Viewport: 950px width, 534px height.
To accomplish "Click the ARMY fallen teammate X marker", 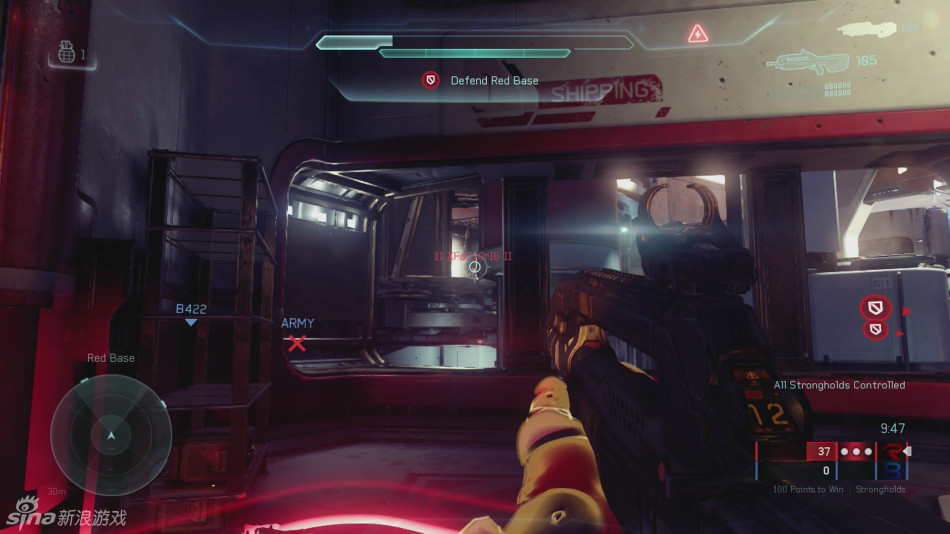I will [x=297, y=343].
